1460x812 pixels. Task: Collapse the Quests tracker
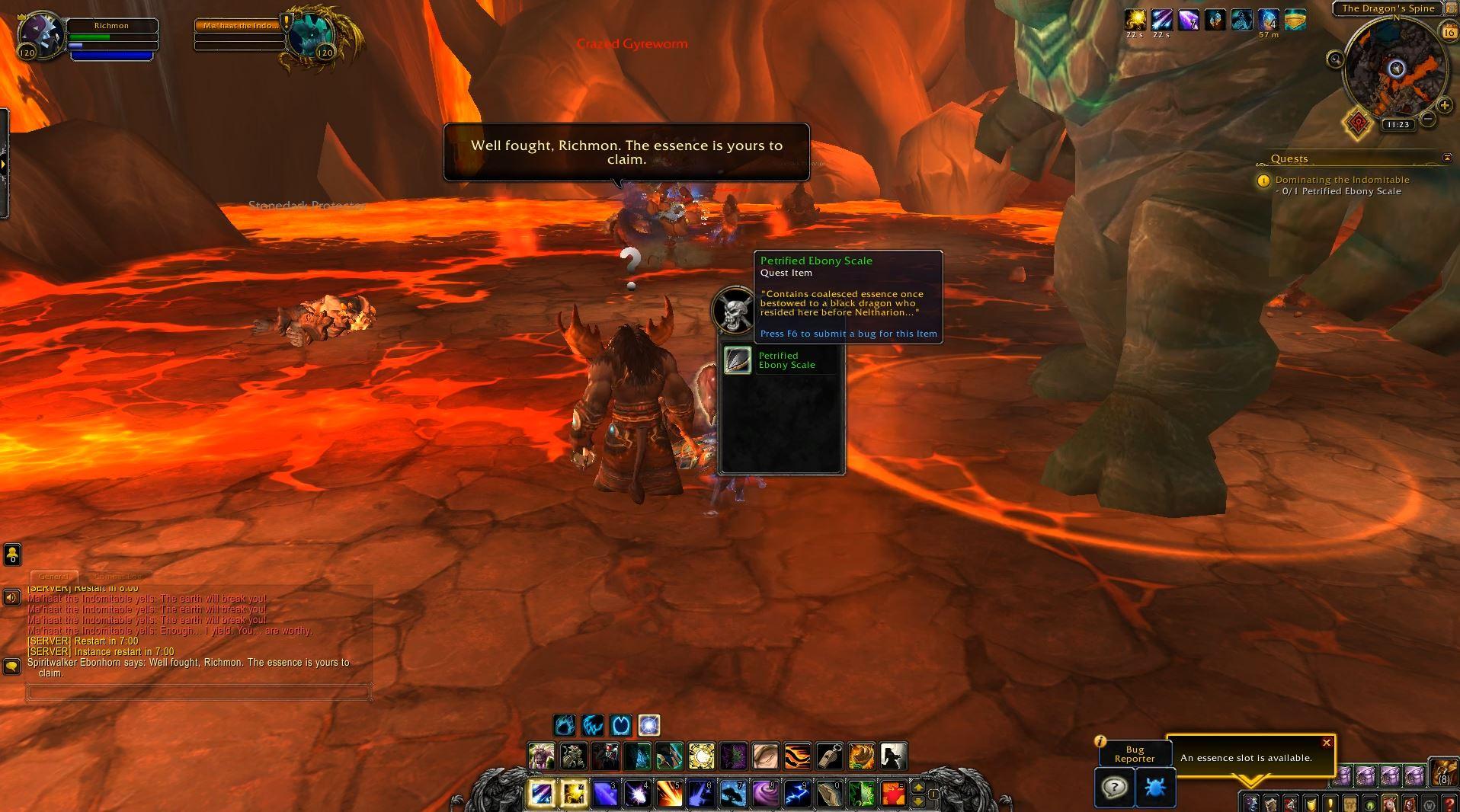click(1447, 158)
